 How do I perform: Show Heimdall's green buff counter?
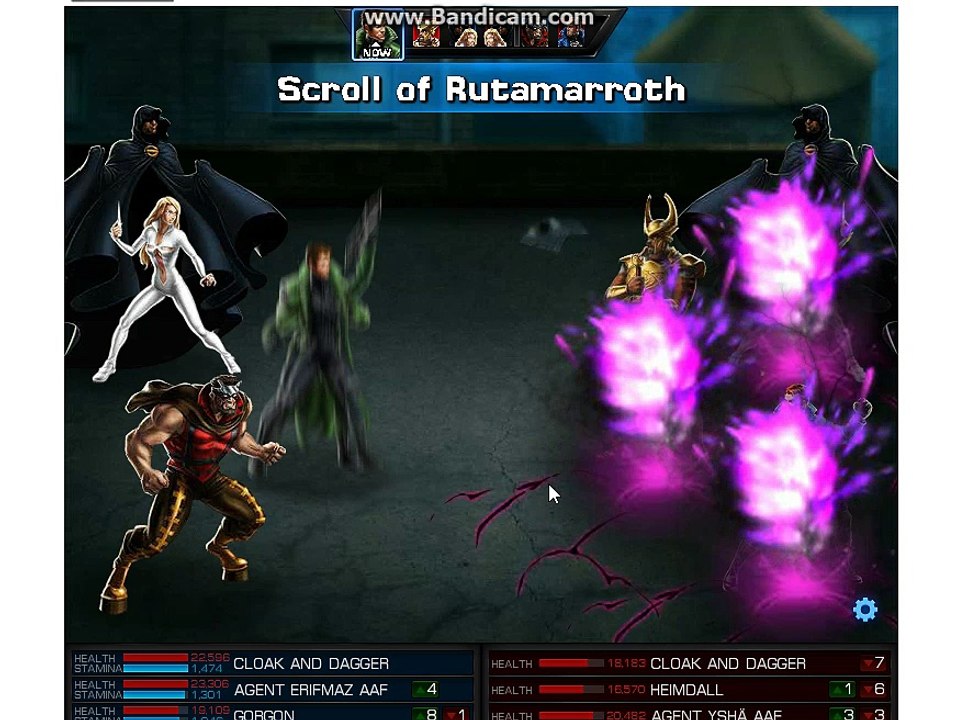click(x=842, y=690)
